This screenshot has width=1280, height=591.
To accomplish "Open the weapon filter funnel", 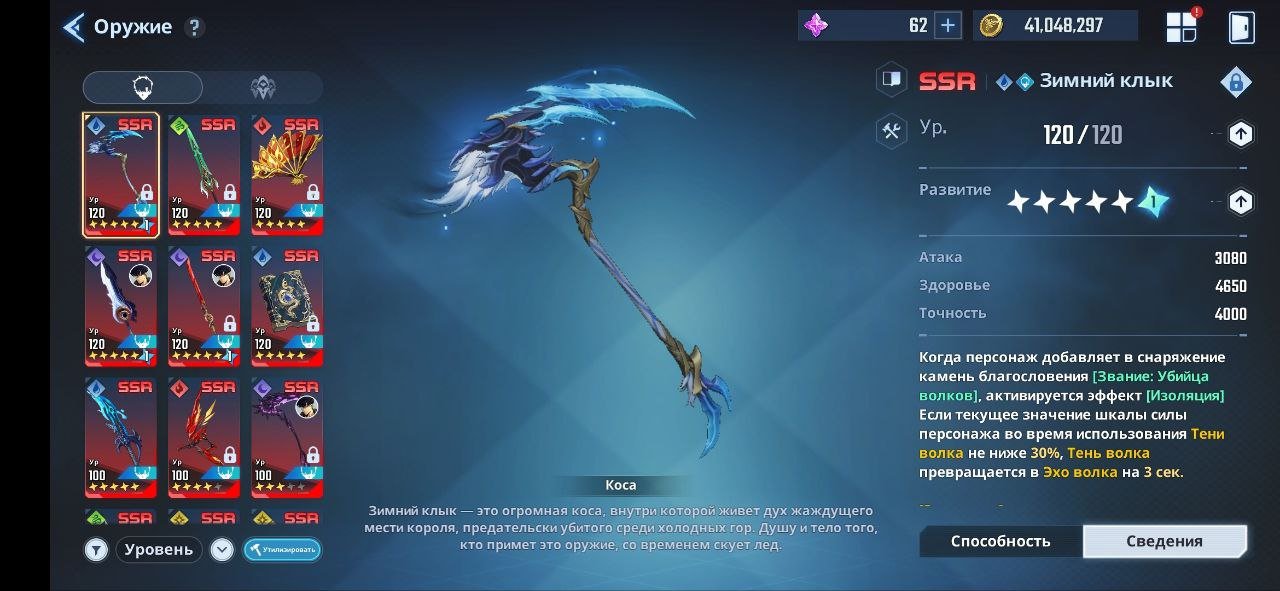I will click(97, 549).
